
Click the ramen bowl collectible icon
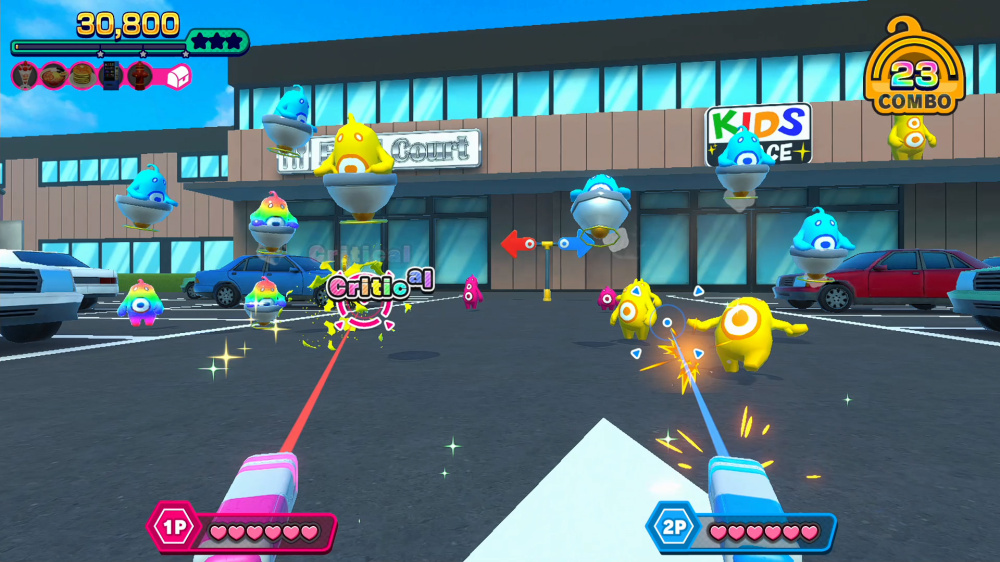pos(54,75)
